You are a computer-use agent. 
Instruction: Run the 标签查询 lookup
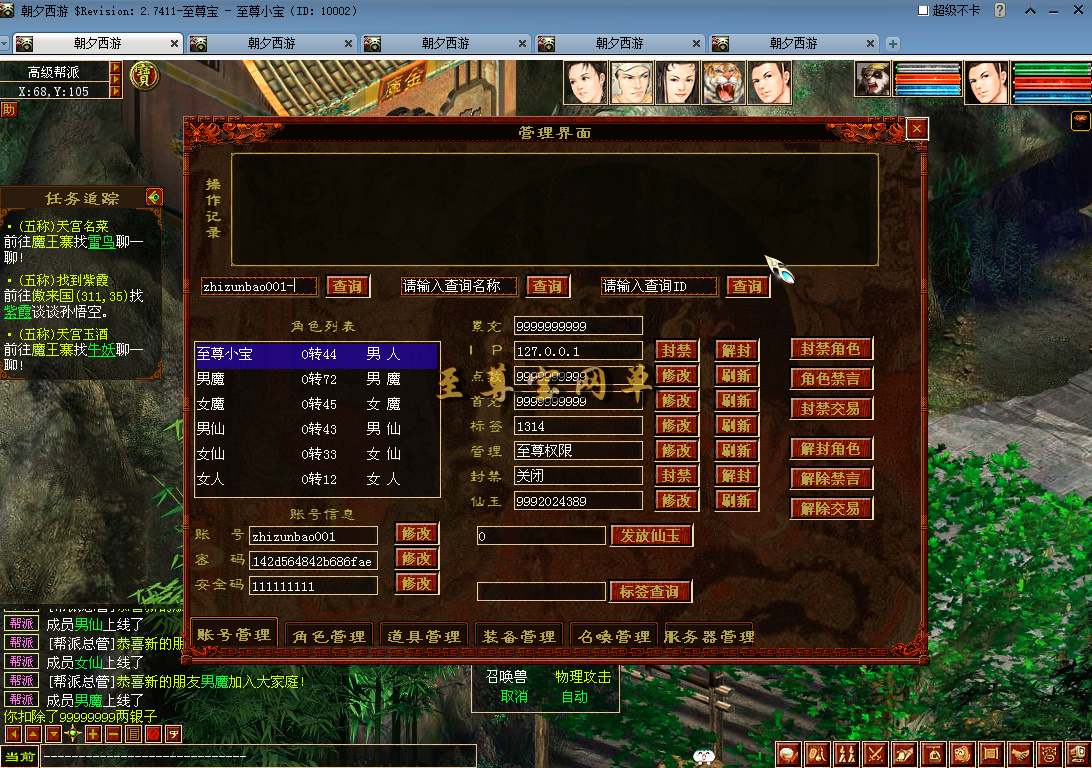point(651,592)
